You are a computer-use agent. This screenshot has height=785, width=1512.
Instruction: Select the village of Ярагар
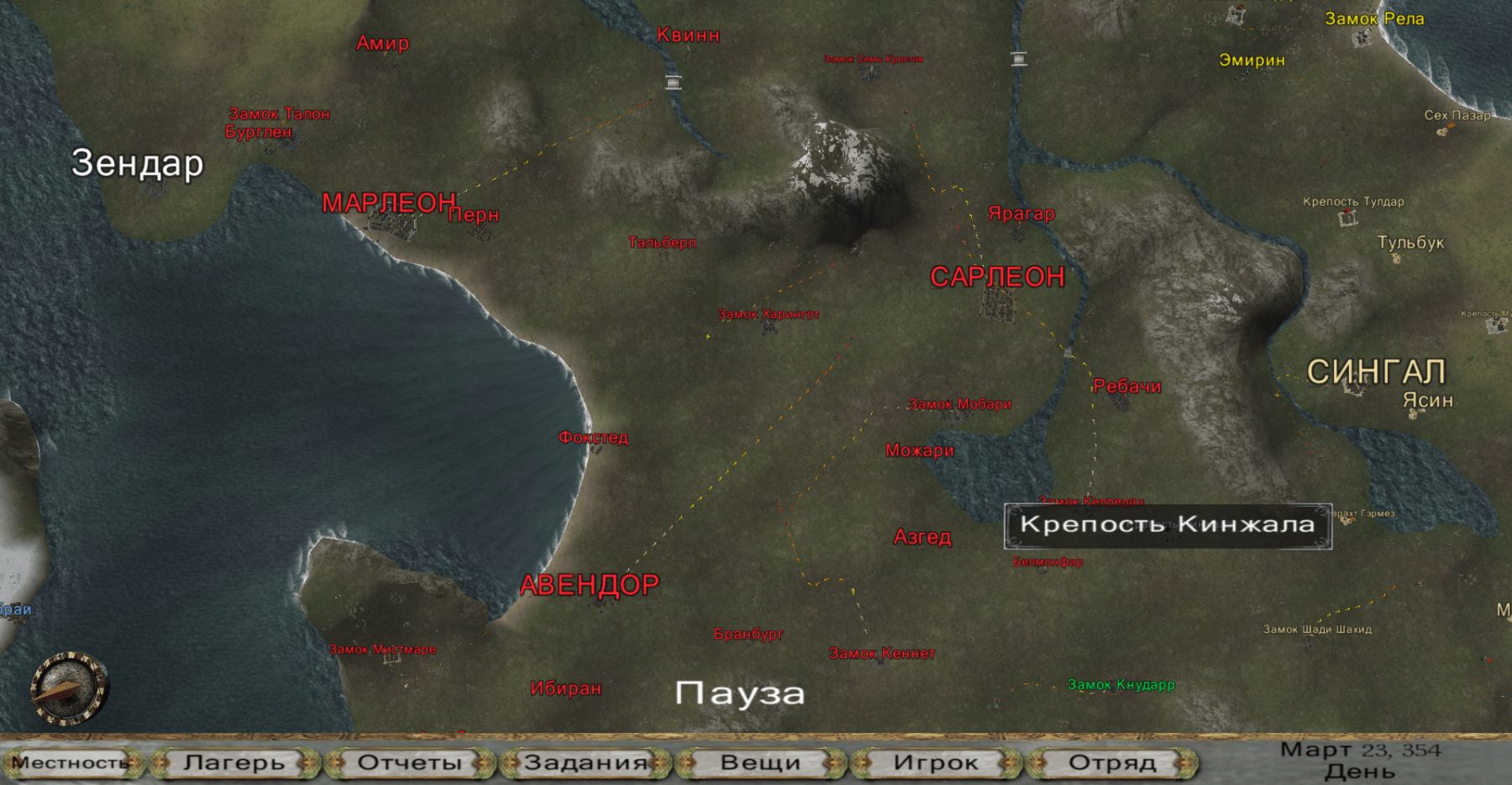point(1021,214)
